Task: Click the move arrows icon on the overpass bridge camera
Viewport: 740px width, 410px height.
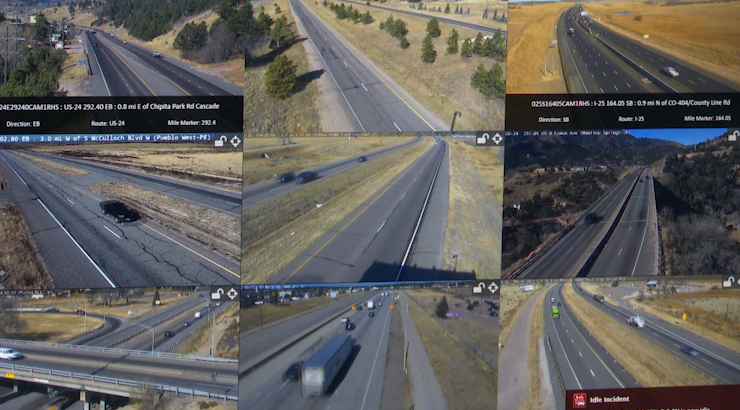Action: click(x=231, y=294)
